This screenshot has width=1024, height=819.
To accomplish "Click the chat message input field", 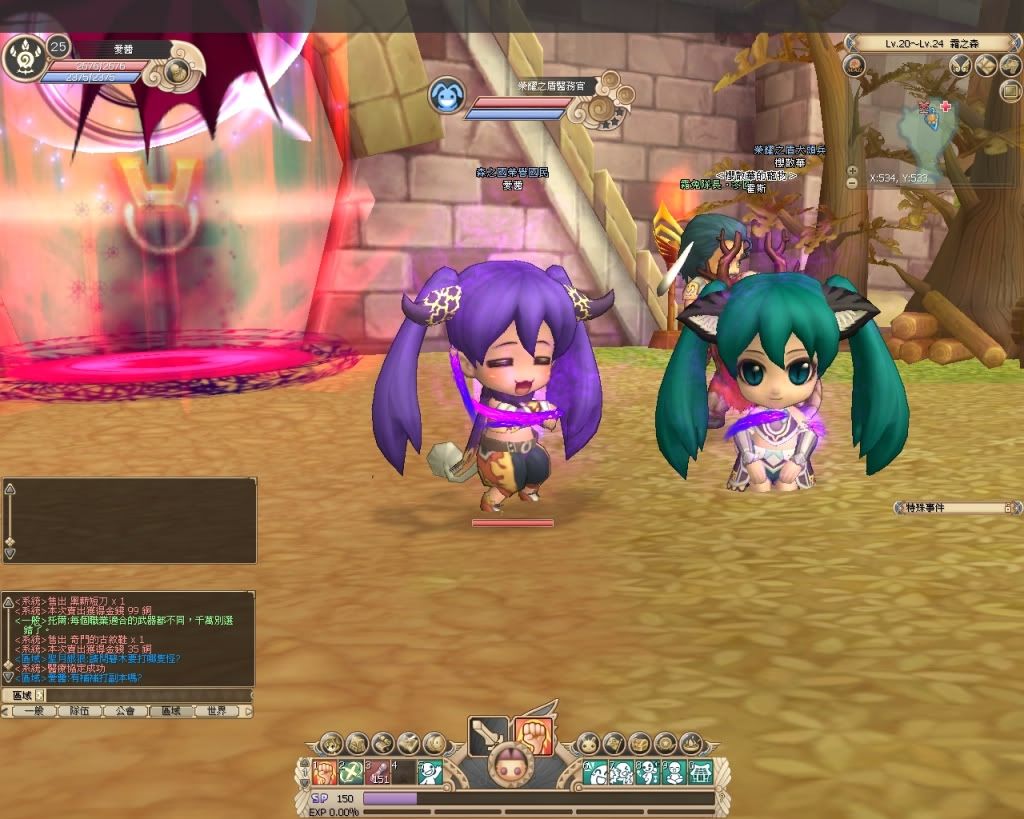I will [145, 695].
